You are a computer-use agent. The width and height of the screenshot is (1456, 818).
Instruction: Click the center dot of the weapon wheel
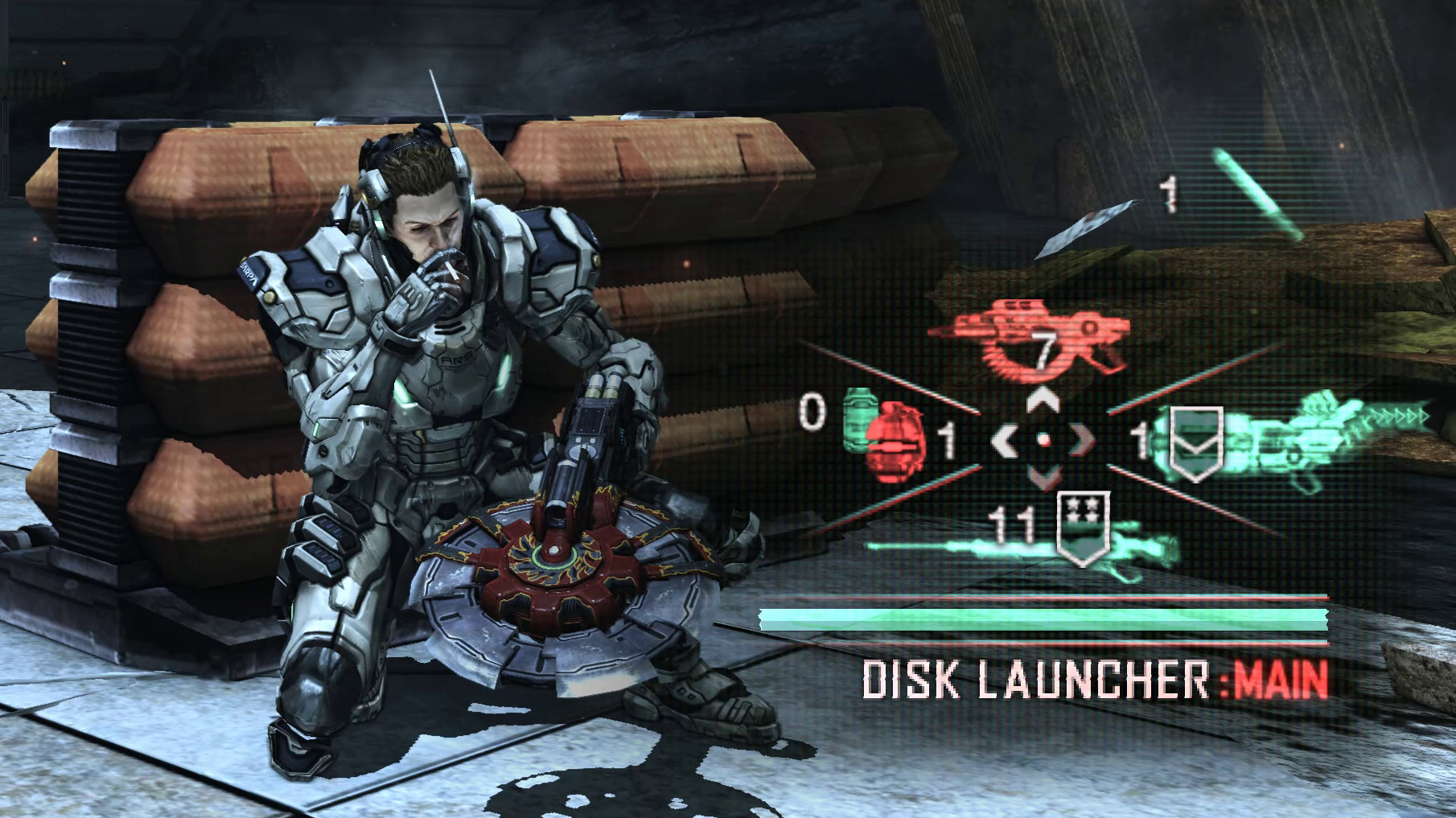click(1043, 441)
